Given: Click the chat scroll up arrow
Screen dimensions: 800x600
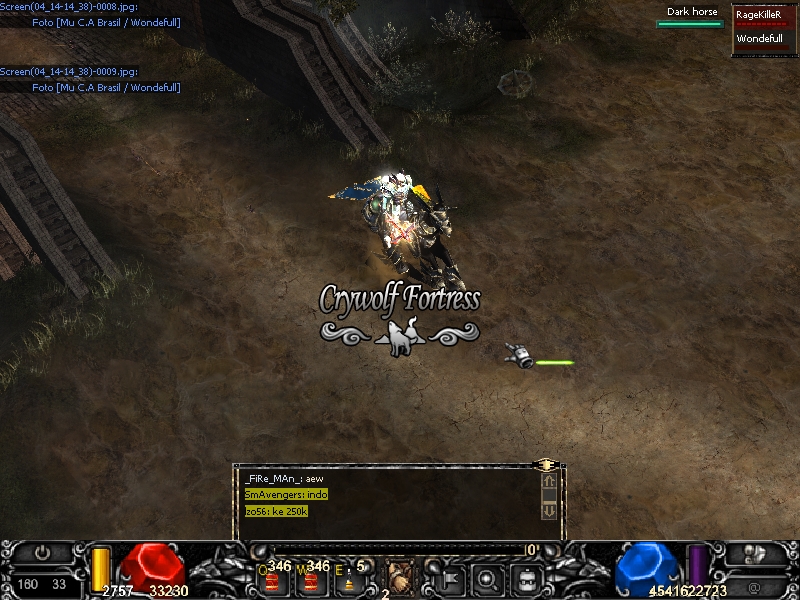Looking at the screenshot, I should click(x=549, y=481).
